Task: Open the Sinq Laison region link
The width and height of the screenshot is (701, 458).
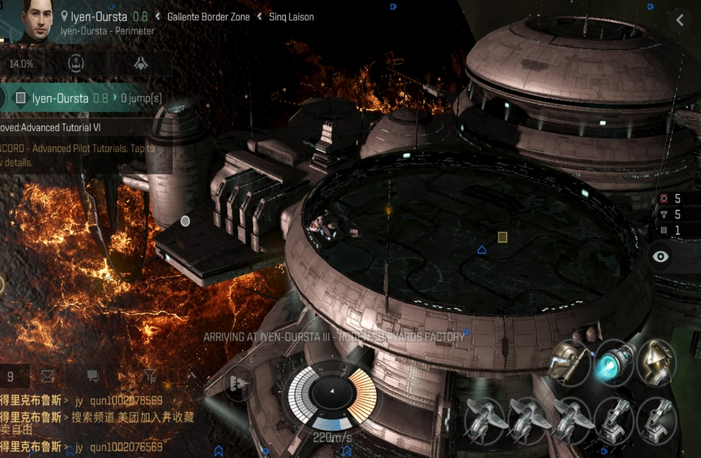Action: coord(291,17)
